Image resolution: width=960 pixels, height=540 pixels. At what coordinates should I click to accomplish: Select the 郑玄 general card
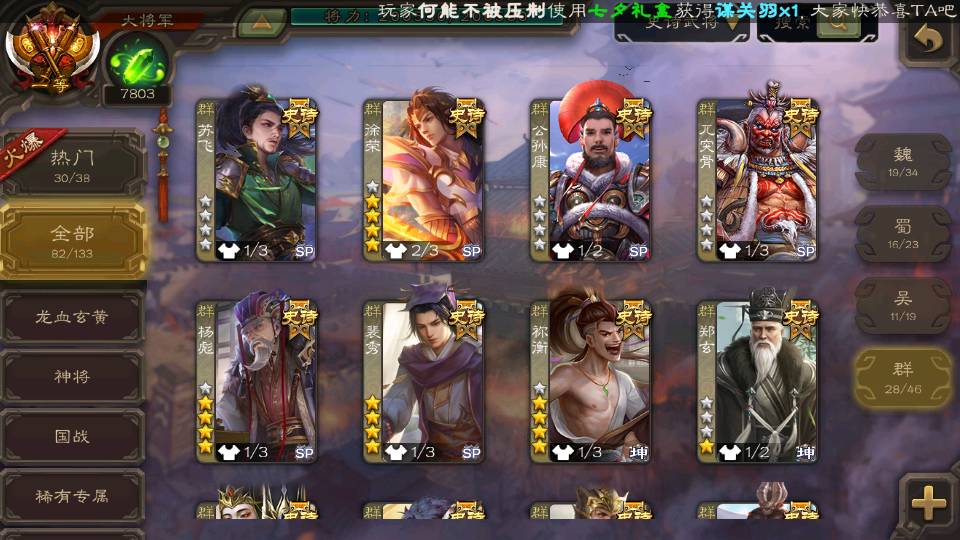coord(757,380)
